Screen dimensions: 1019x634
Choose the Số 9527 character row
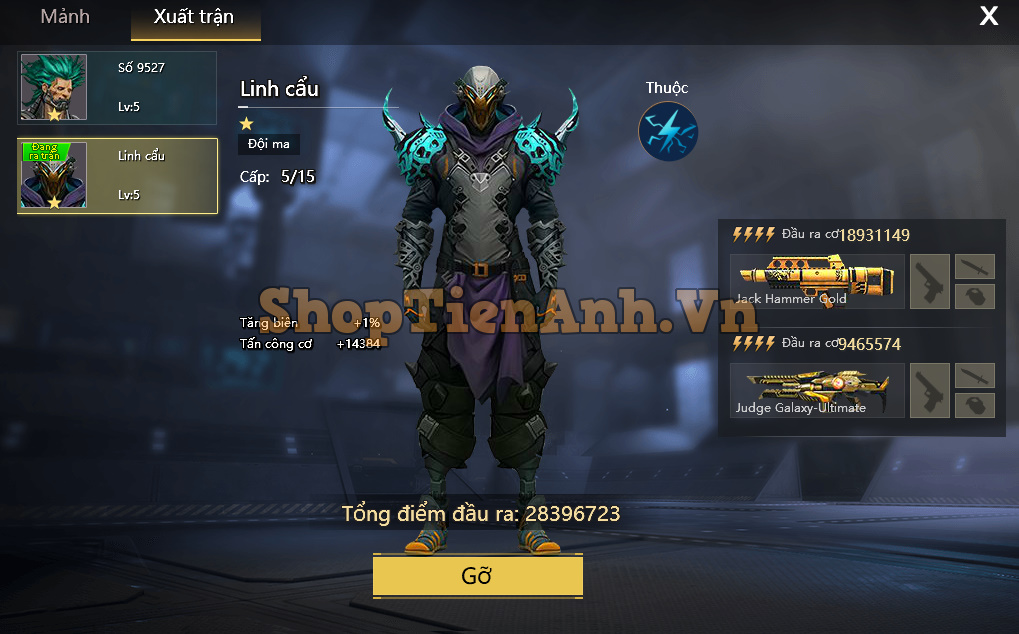117,88
